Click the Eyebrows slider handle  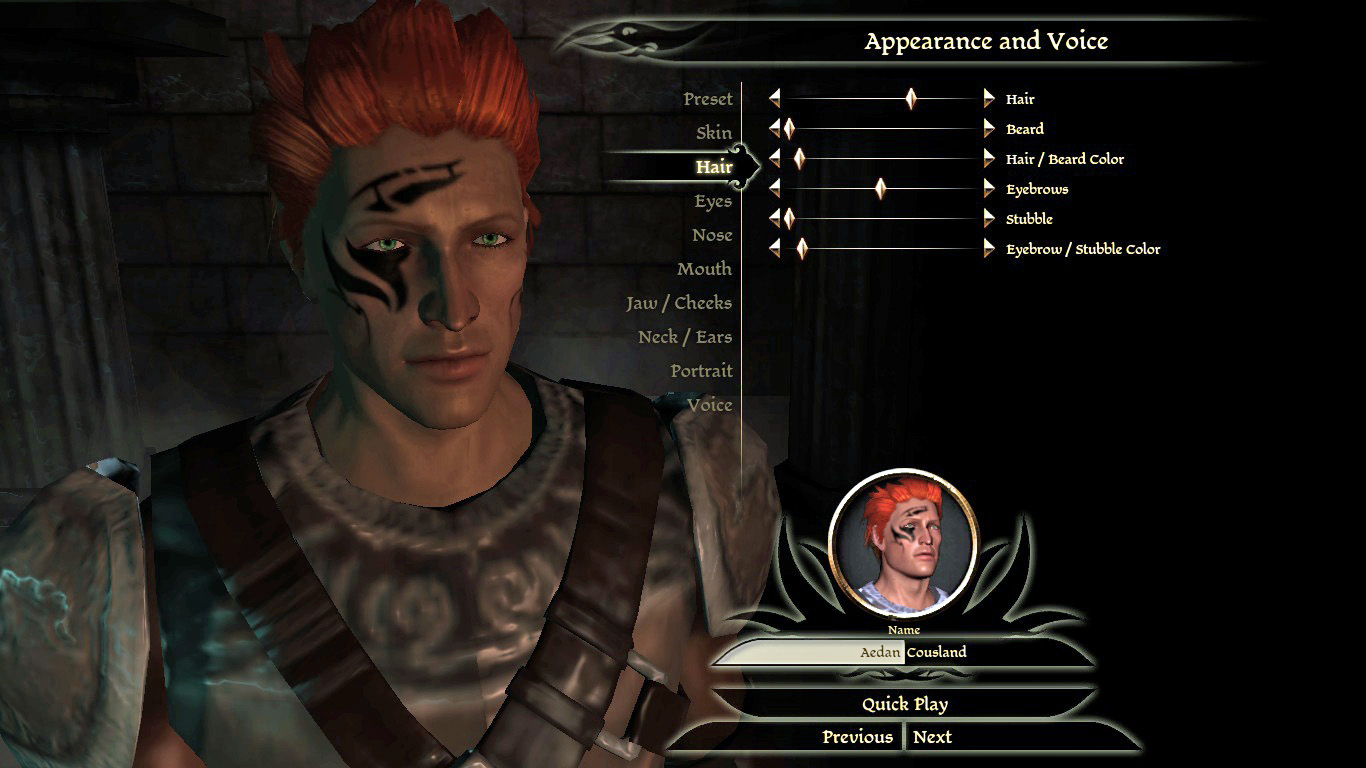tap(880, 188)
